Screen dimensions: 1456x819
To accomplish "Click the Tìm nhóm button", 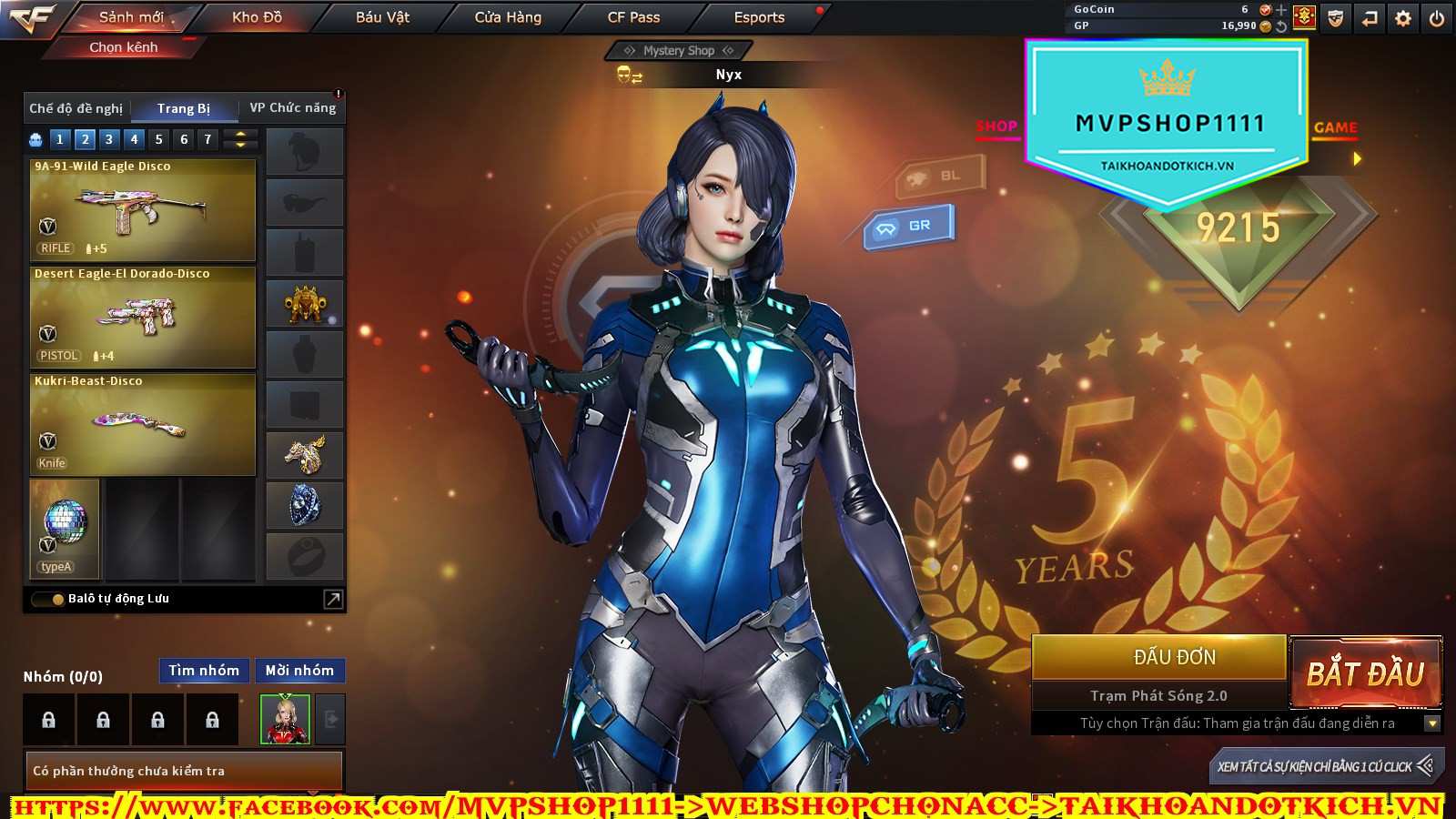I will coord(204,671).
